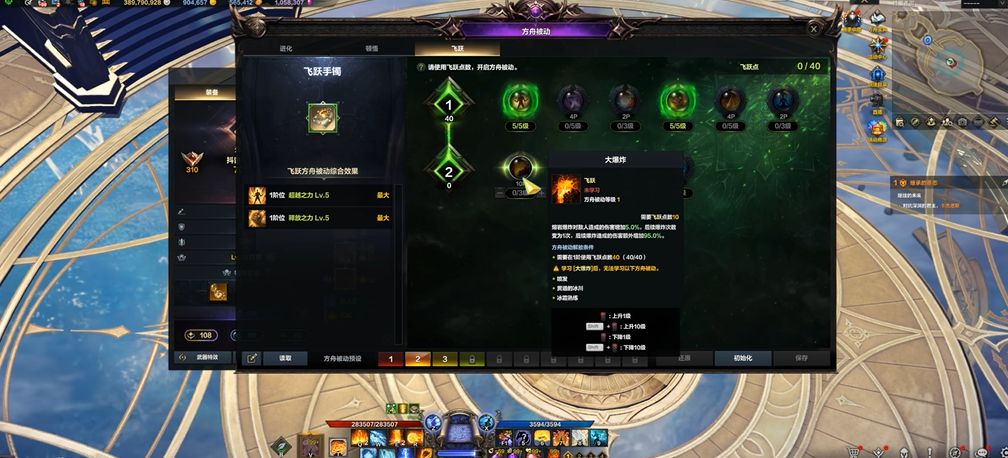Choose preset slot 3
Viewport: 1008px width, 458px height.
(x=445, y=359)
